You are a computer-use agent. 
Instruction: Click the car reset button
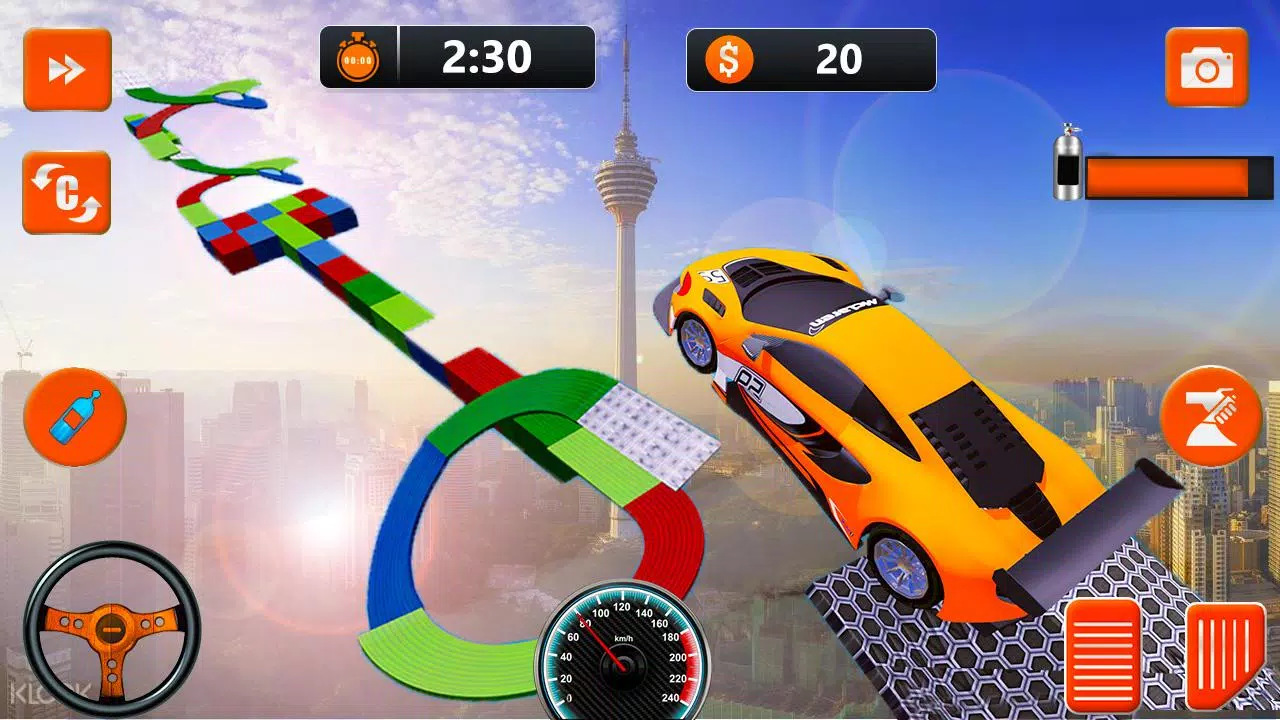[x=67, y=192]
